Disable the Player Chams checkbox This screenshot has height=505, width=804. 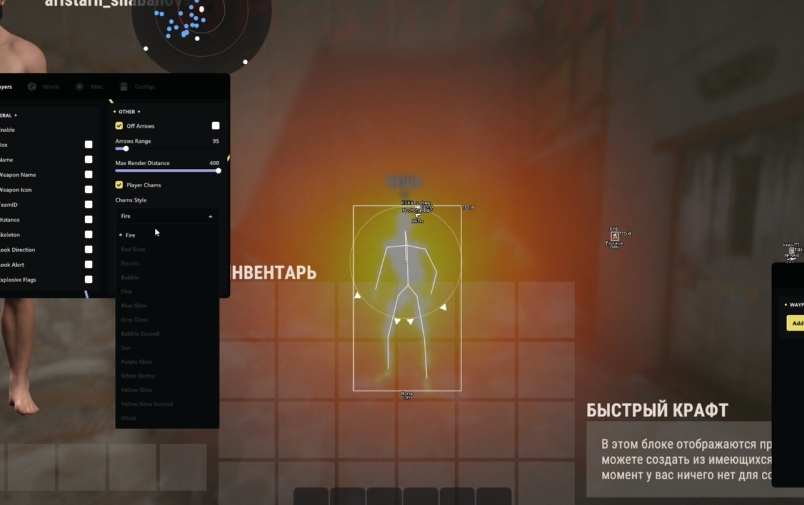coord(119,185)
